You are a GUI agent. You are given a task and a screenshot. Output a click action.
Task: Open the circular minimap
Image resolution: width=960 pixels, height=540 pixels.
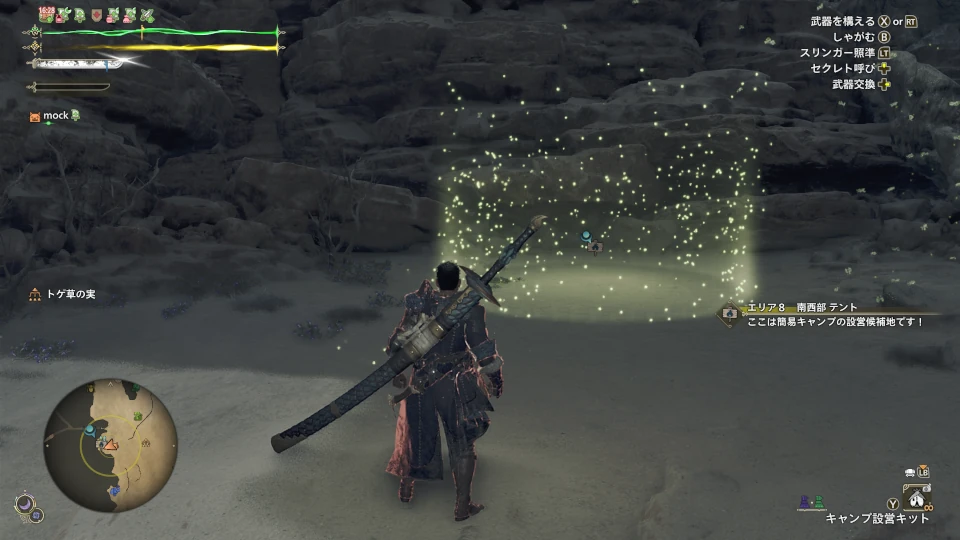click(110, 445)
